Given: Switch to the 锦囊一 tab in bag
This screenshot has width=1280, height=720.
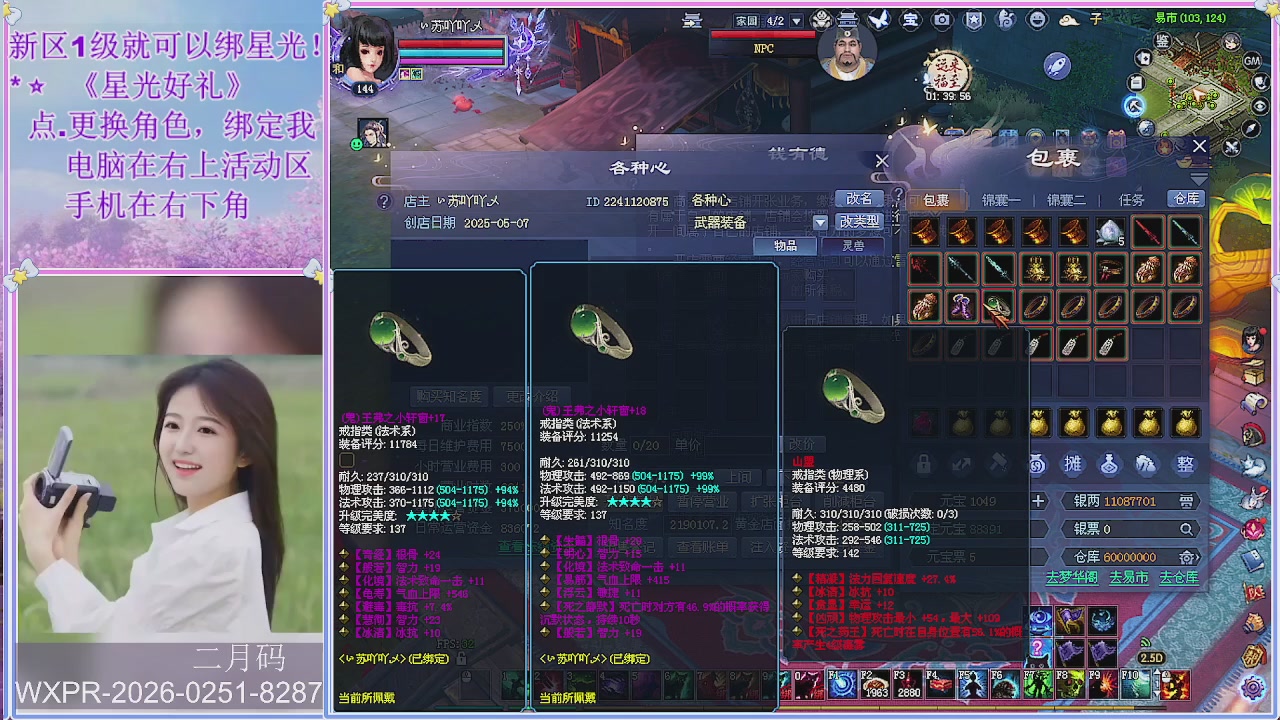Looking at the screenshot, I should tap(1001, 200).
